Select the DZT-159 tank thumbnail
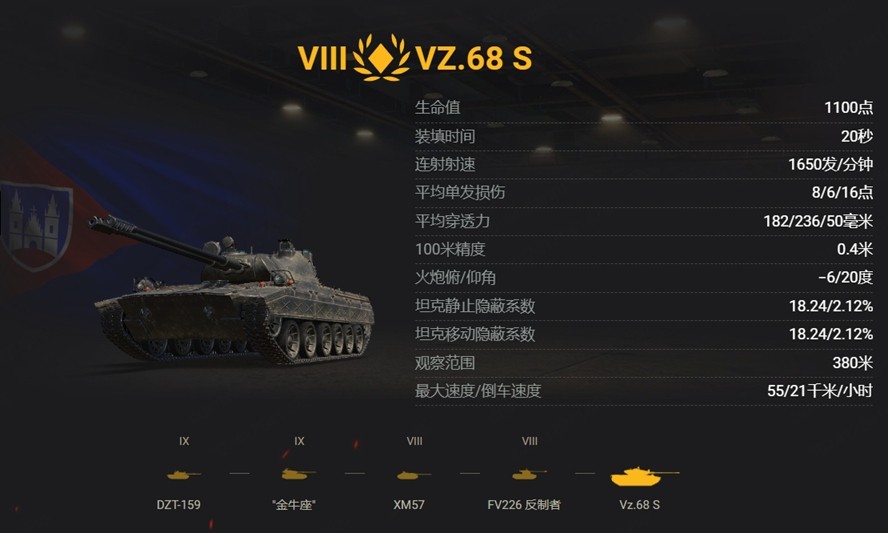 pos(184,475)
